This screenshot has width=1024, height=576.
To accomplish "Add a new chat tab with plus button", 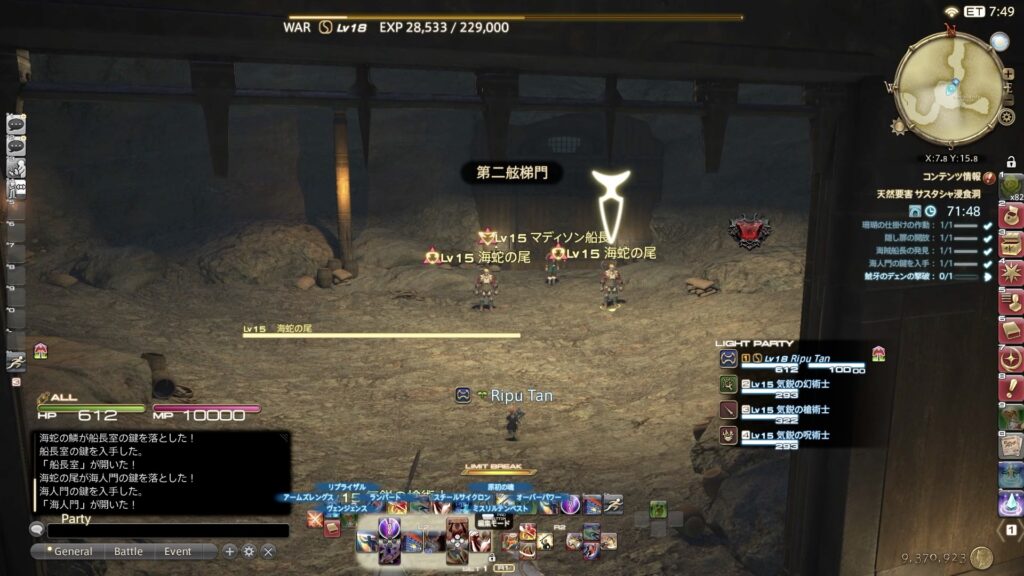I will pos(230,551).
